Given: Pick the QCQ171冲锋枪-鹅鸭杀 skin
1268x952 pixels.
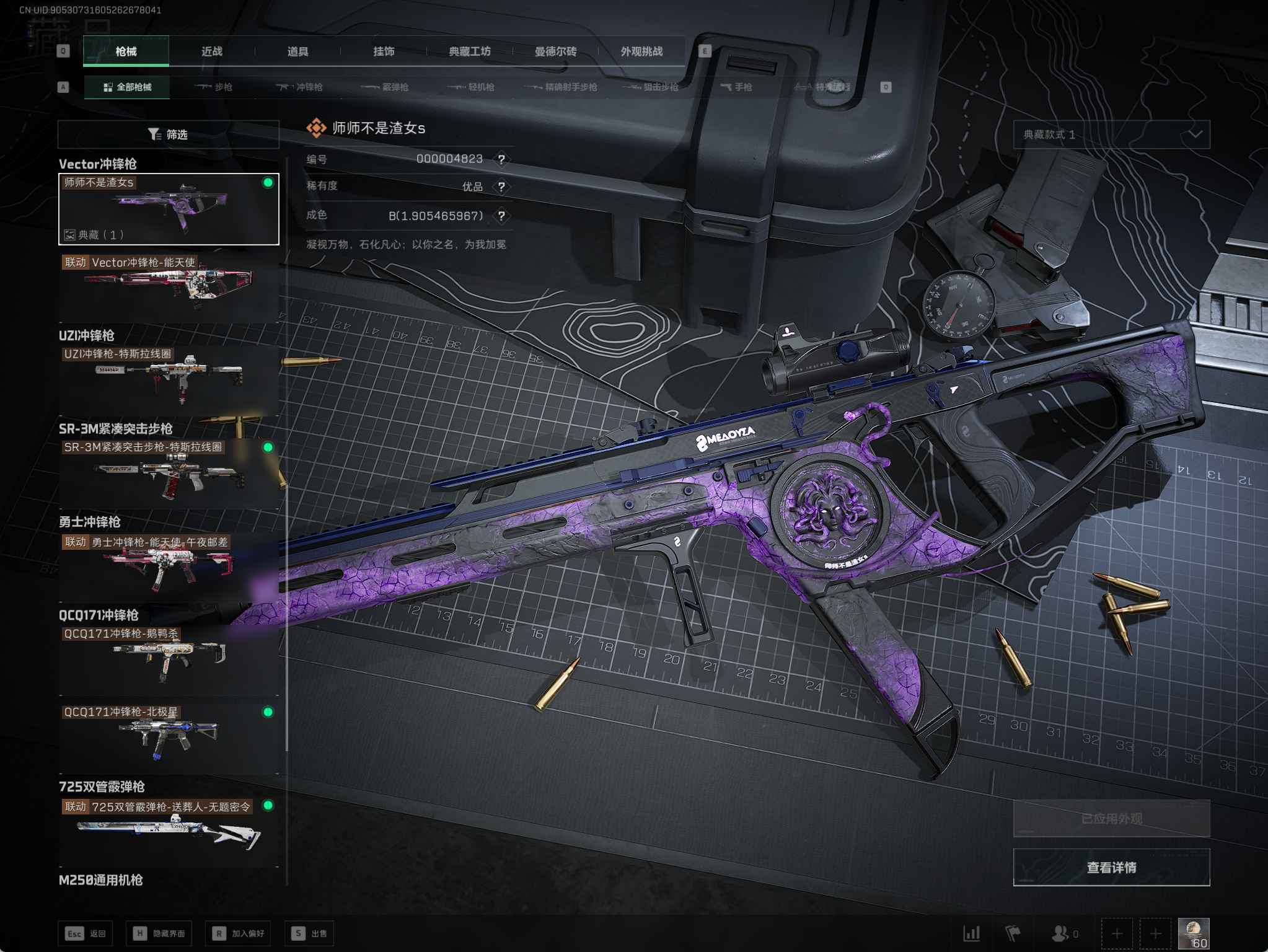Looking at the screenshot, I should (169, 658).
